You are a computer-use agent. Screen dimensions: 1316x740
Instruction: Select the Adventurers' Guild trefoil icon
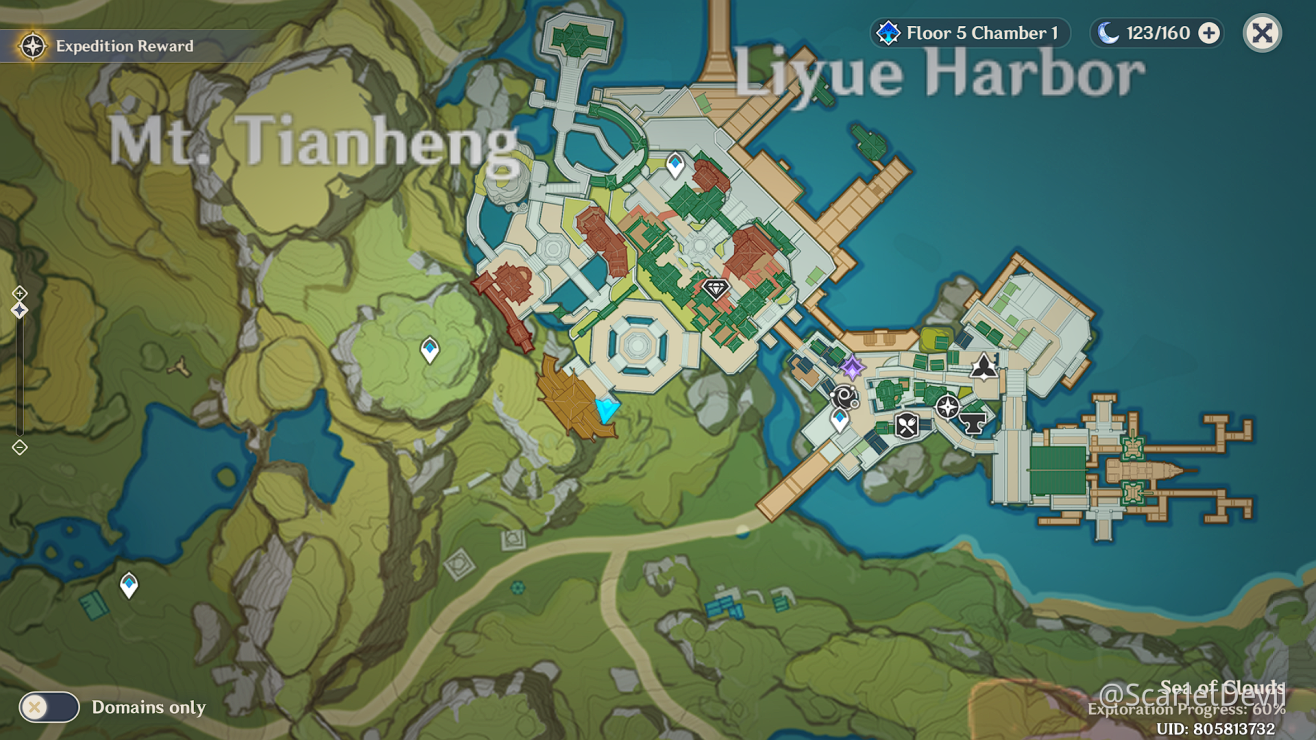[x=983, y=368]
